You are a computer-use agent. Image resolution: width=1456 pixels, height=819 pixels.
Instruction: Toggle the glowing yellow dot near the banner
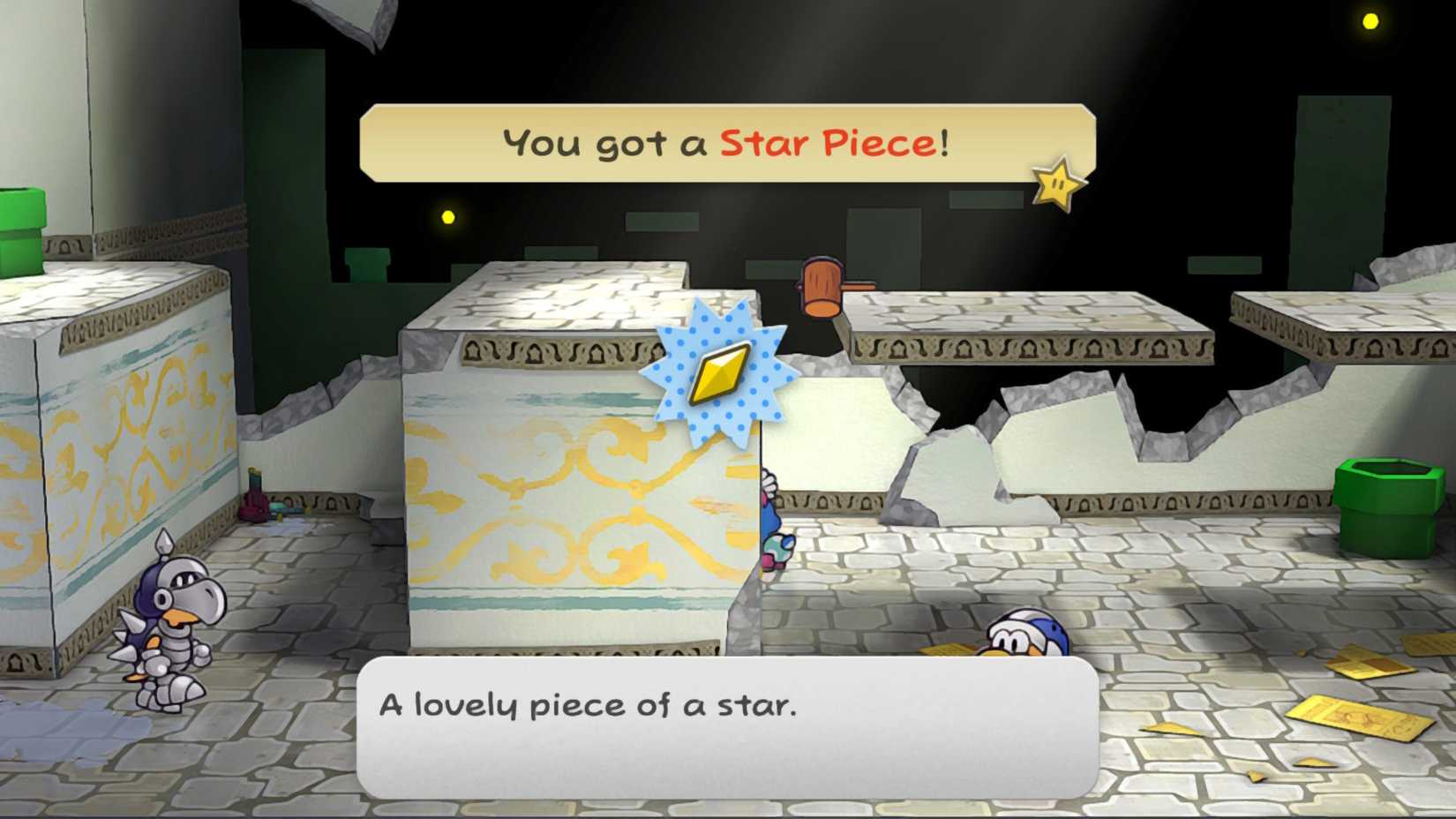pyautogui.click(x=447, y=214)
